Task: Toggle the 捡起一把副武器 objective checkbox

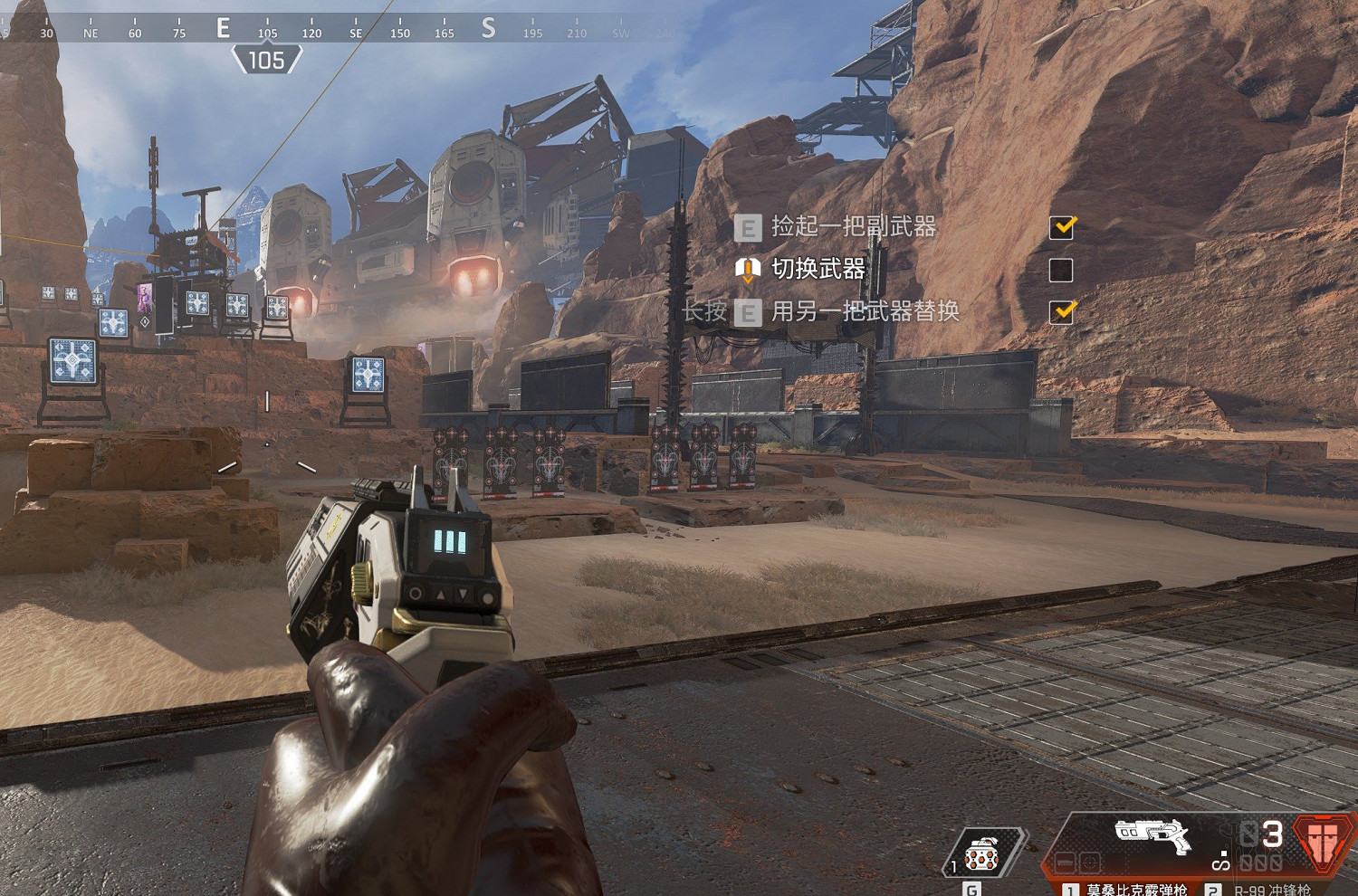Action: click(x=1061, y=226)
